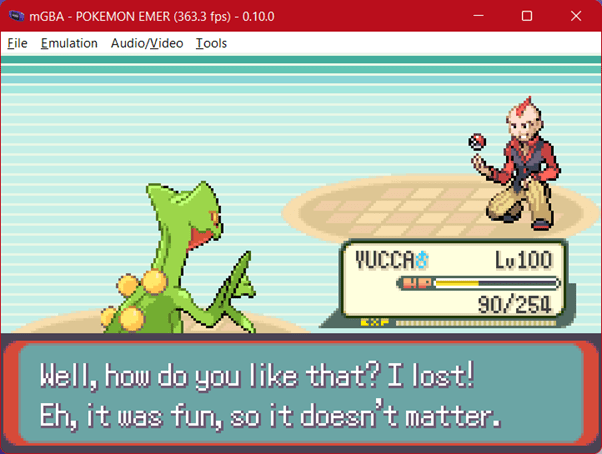Open the Emulation menu
Screen dimensions: 602x454
(x=69, y=43)
